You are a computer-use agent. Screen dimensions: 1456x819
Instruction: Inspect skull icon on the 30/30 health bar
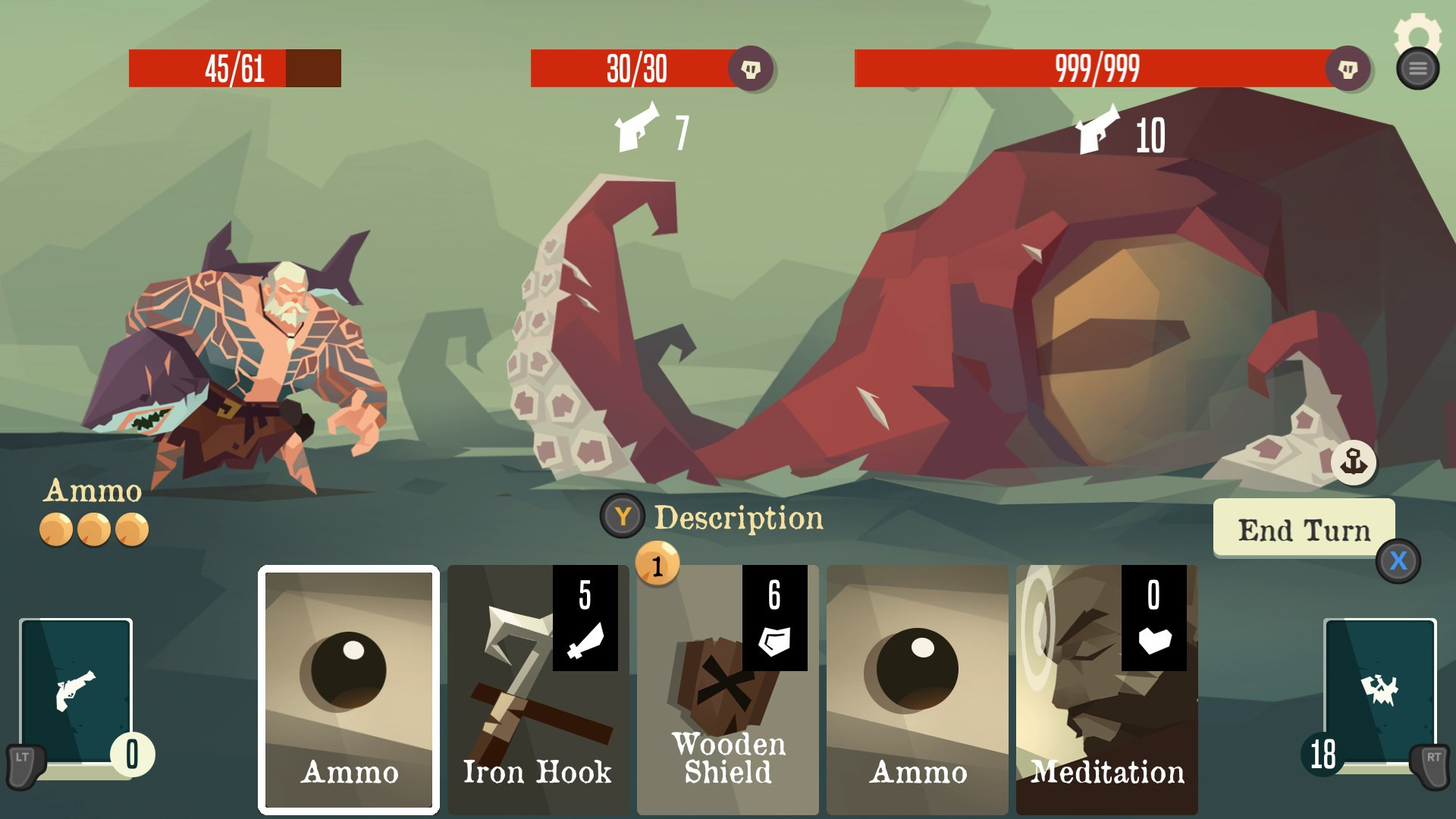pos(751,69)
